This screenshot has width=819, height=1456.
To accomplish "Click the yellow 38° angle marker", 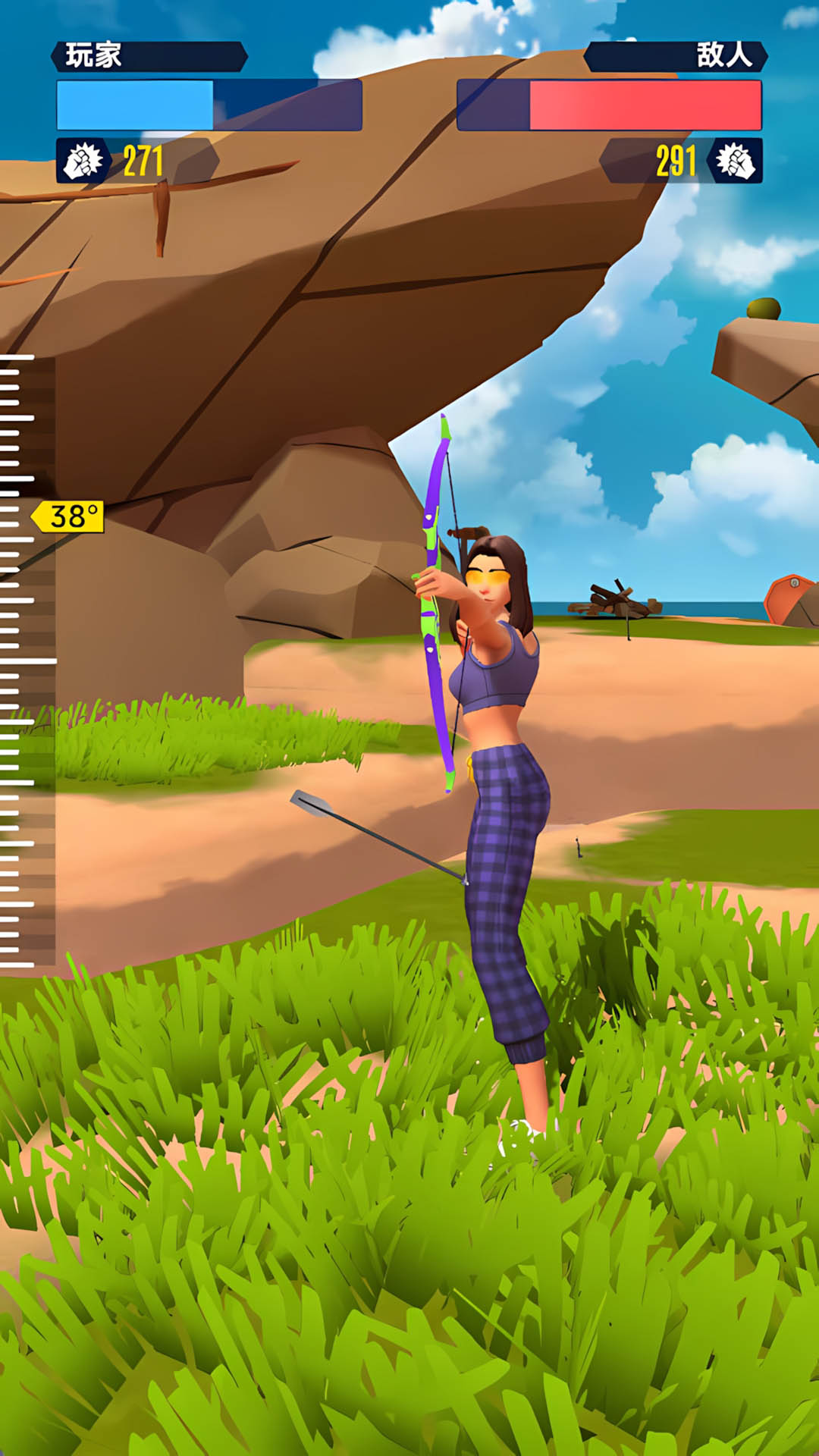I will click(x=70, y=516).
